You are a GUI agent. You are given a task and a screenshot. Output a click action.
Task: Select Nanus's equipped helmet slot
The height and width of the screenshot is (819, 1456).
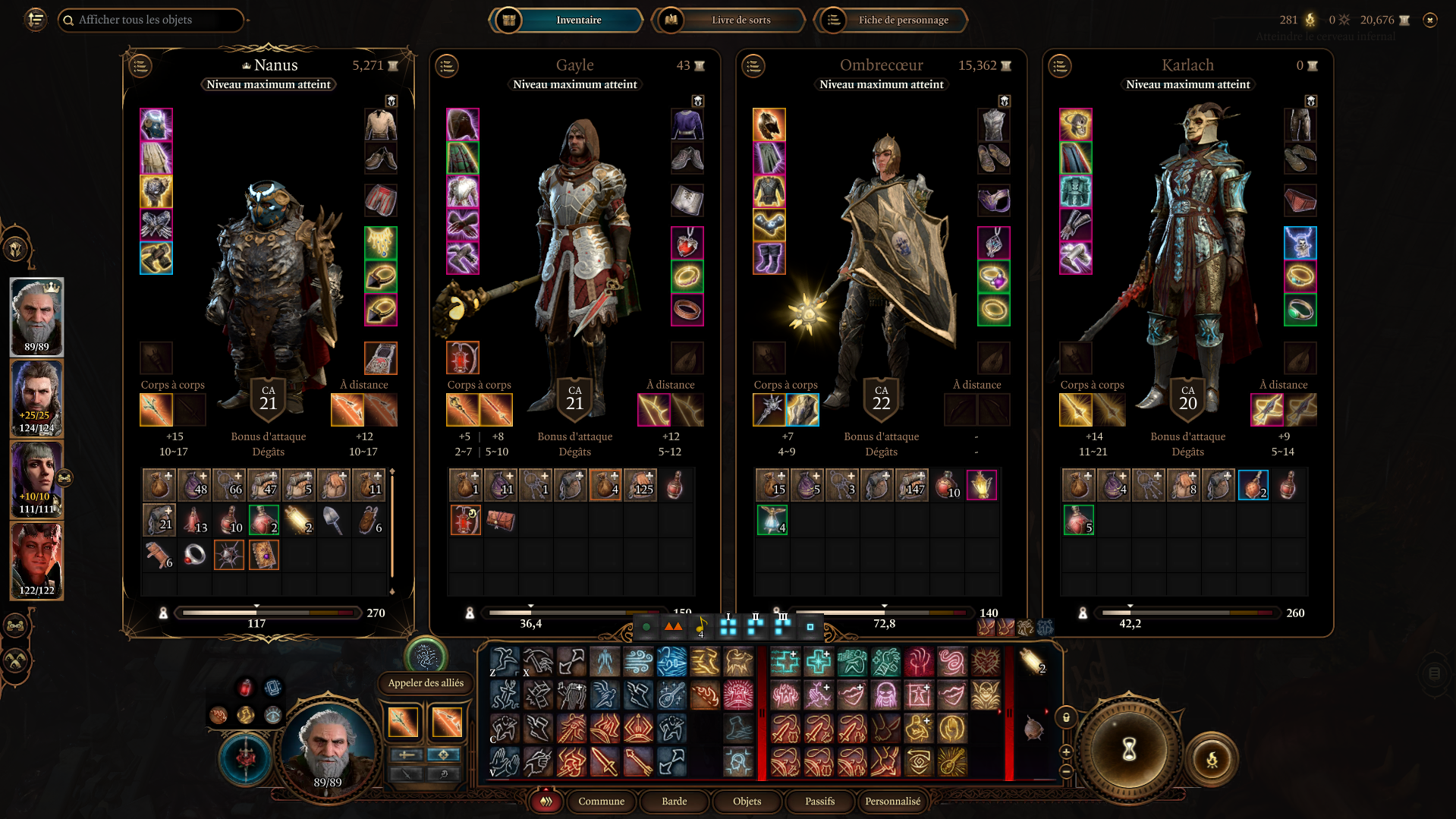tap(156, 125)
